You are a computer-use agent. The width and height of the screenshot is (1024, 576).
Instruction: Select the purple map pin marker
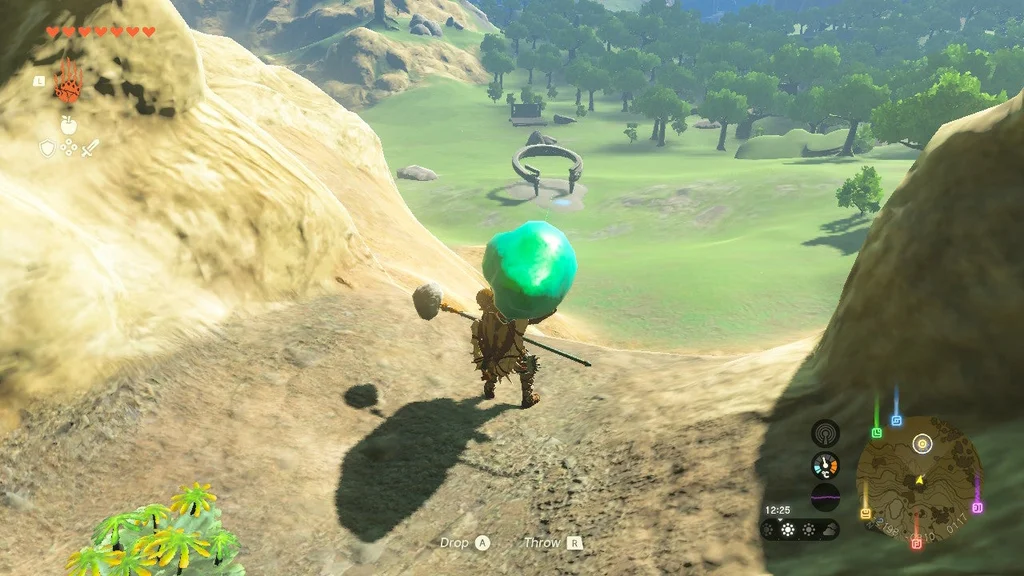[977, 507]
